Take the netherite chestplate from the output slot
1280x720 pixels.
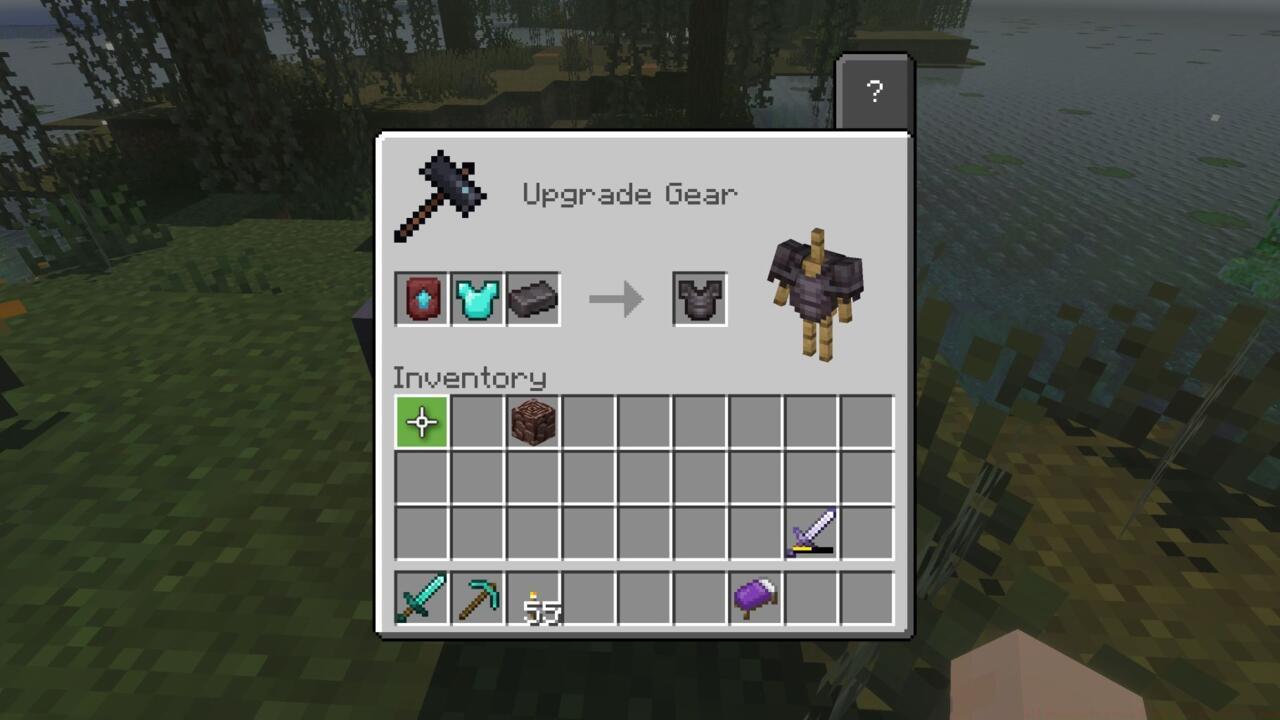[699, 298]
